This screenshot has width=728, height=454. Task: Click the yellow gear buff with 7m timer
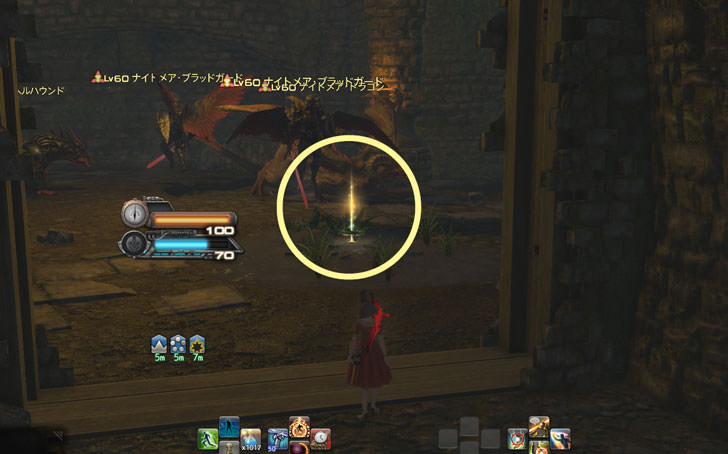click(197, 345)
